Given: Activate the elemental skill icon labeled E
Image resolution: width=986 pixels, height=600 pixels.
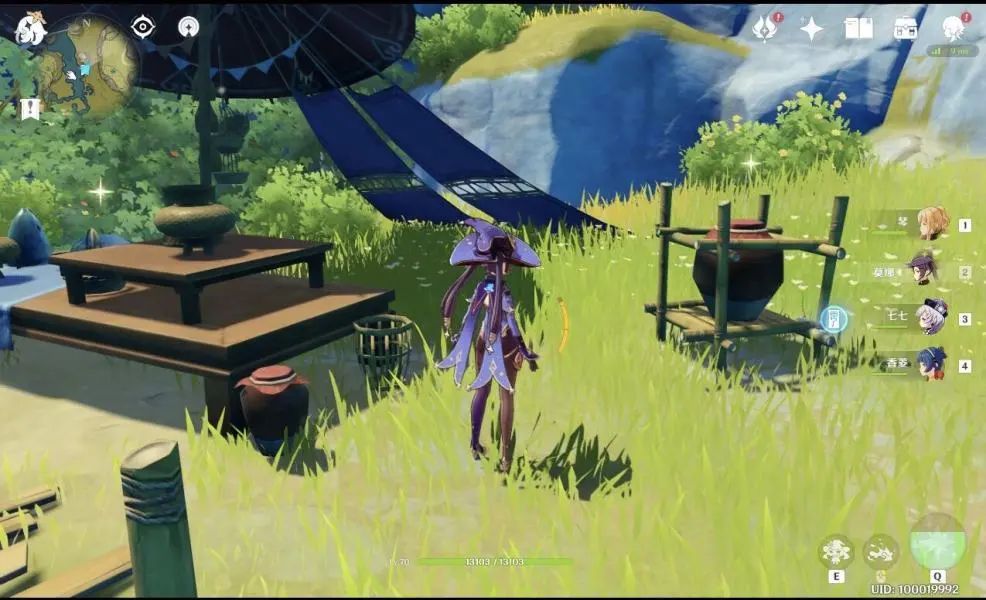Looking at the screenshot, I should pos(835,552).
